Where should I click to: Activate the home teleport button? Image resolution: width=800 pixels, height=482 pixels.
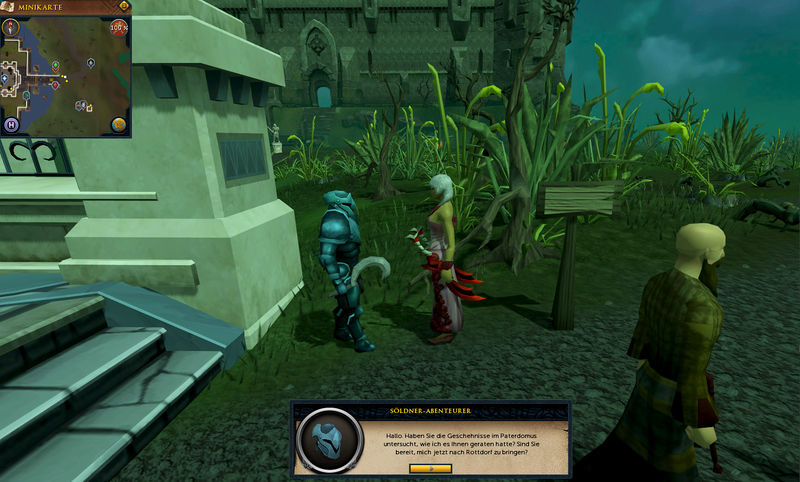[12, 125]
